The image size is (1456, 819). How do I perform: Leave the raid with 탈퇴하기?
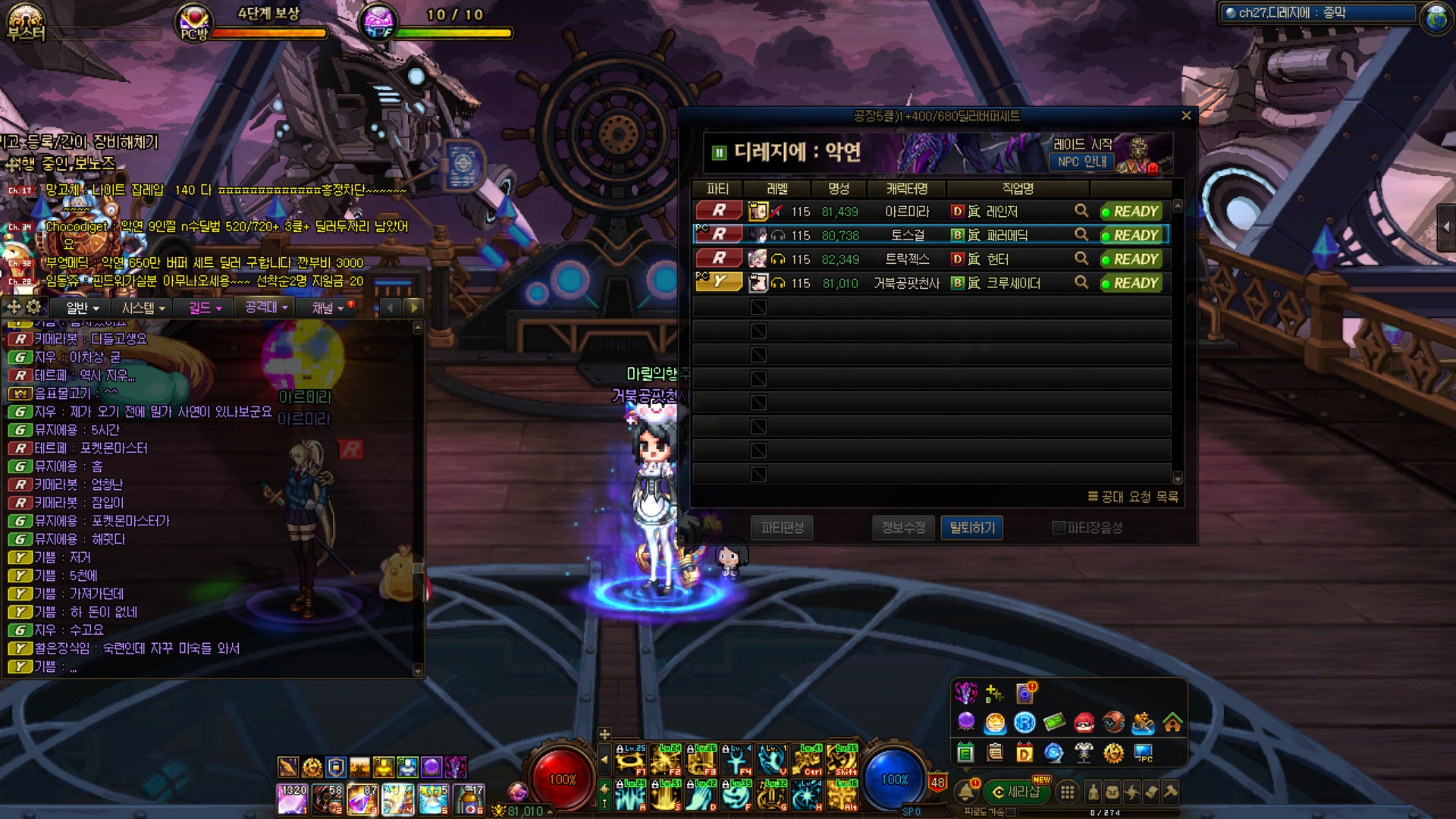(x=971, y=528)
